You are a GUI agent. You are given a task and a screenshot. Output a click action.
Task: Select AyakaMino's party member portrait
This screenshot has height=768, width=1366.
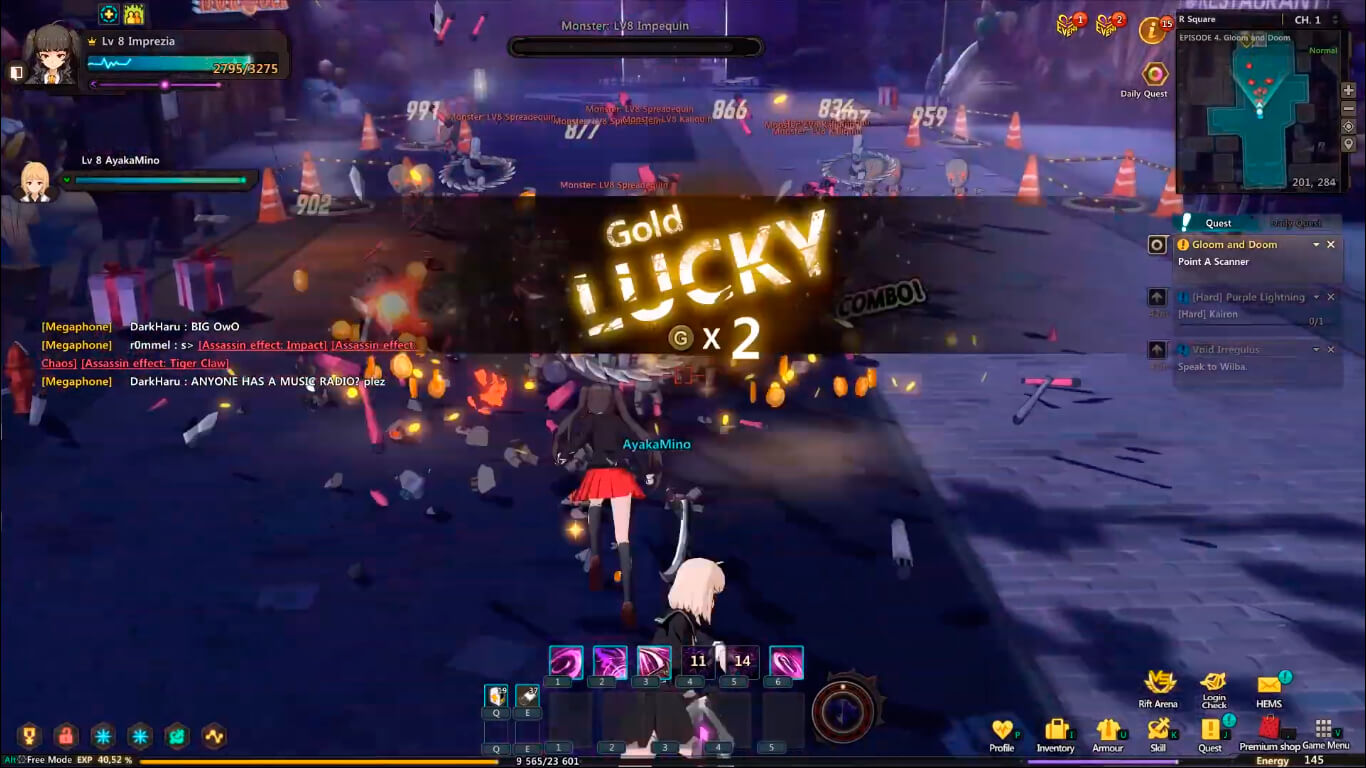(x=36, y=182)
